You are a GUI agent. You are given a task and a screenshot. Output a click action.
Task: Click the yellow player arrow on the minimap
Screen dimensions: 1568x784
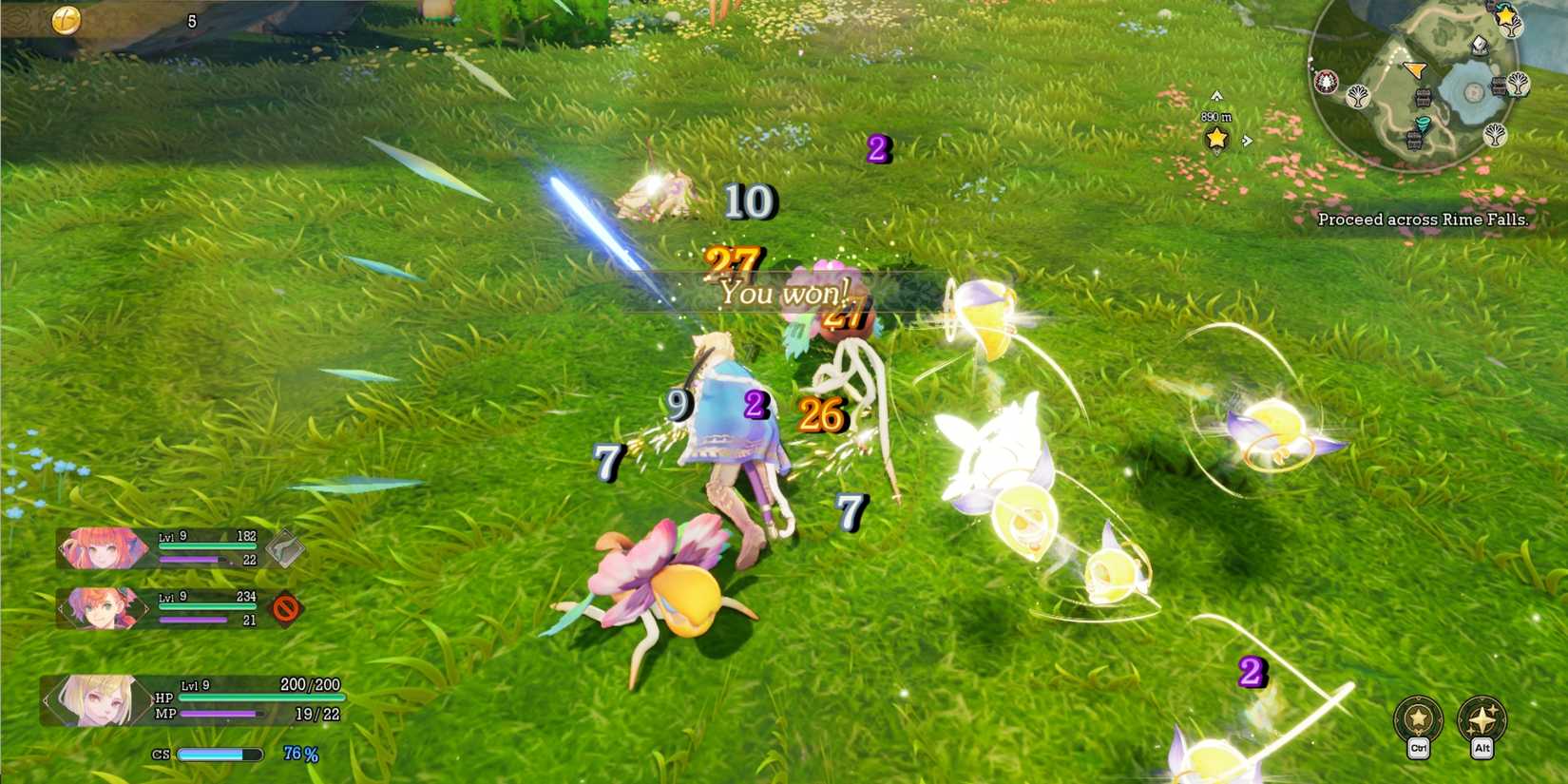click(x=1413, y=68)
